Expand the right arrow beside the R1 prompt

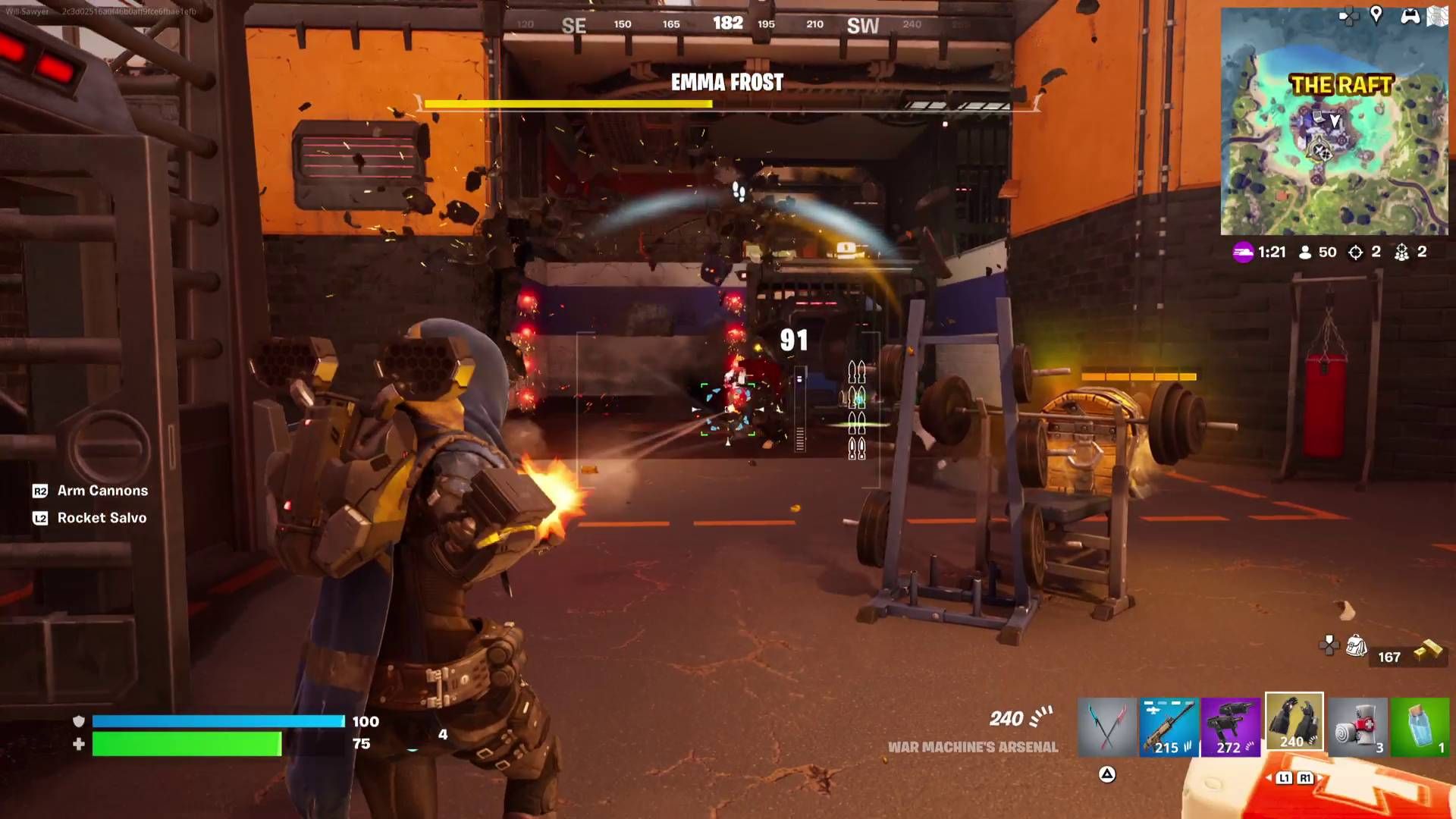point(1321,778)
